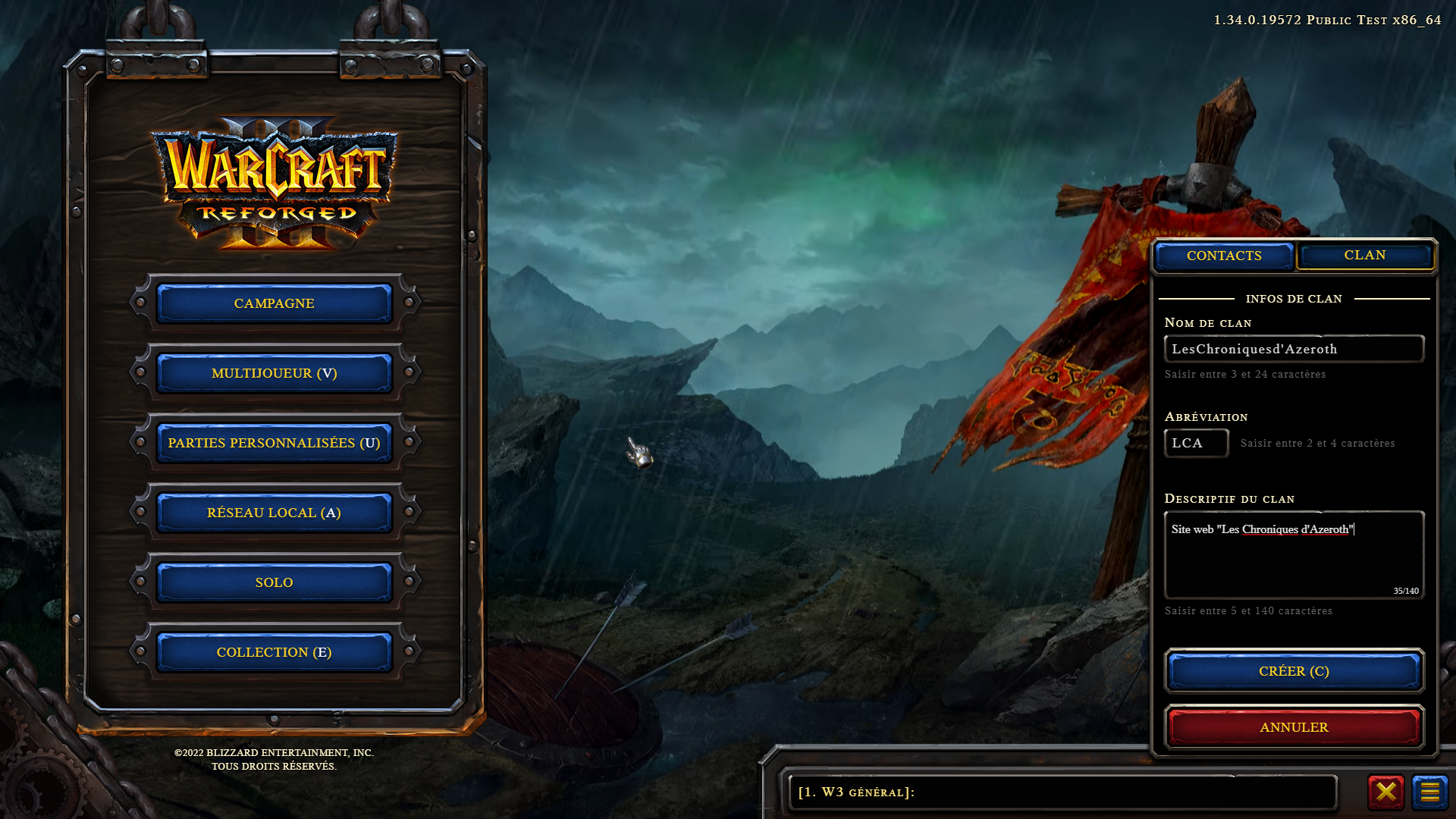
Task: Confirm clan creation with Créer (C)
Action: coord(1294,671)
